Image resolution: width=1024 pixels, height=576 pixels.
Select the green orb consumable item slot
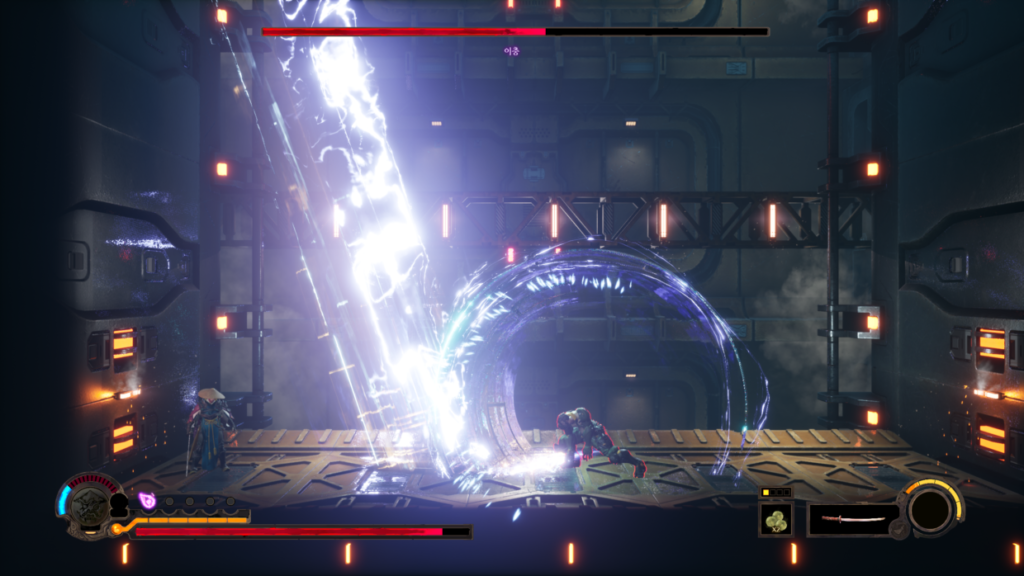pyautogui.click(x=775, y=519)
